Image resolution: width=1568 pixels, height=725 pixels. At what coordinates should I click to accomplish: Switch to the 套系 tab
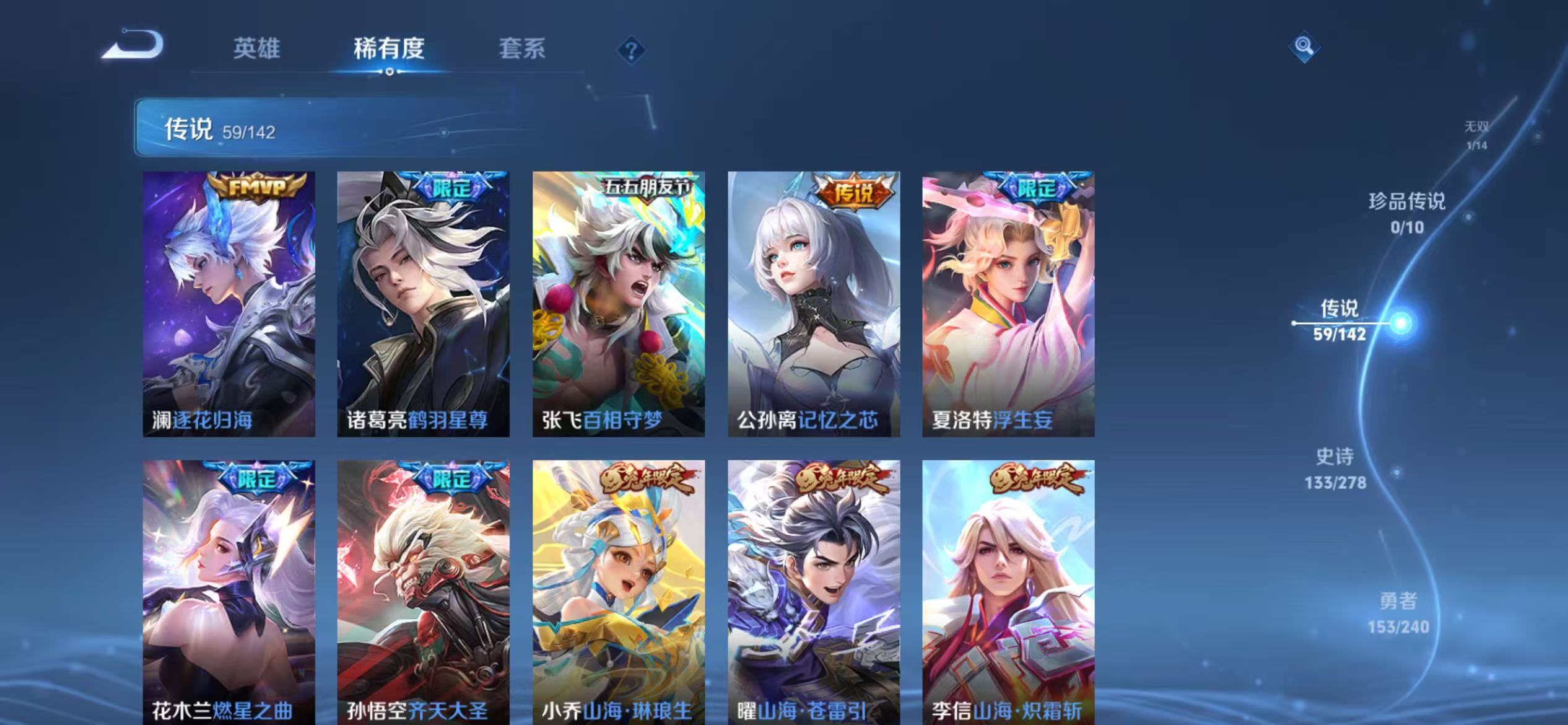(522, 50)
